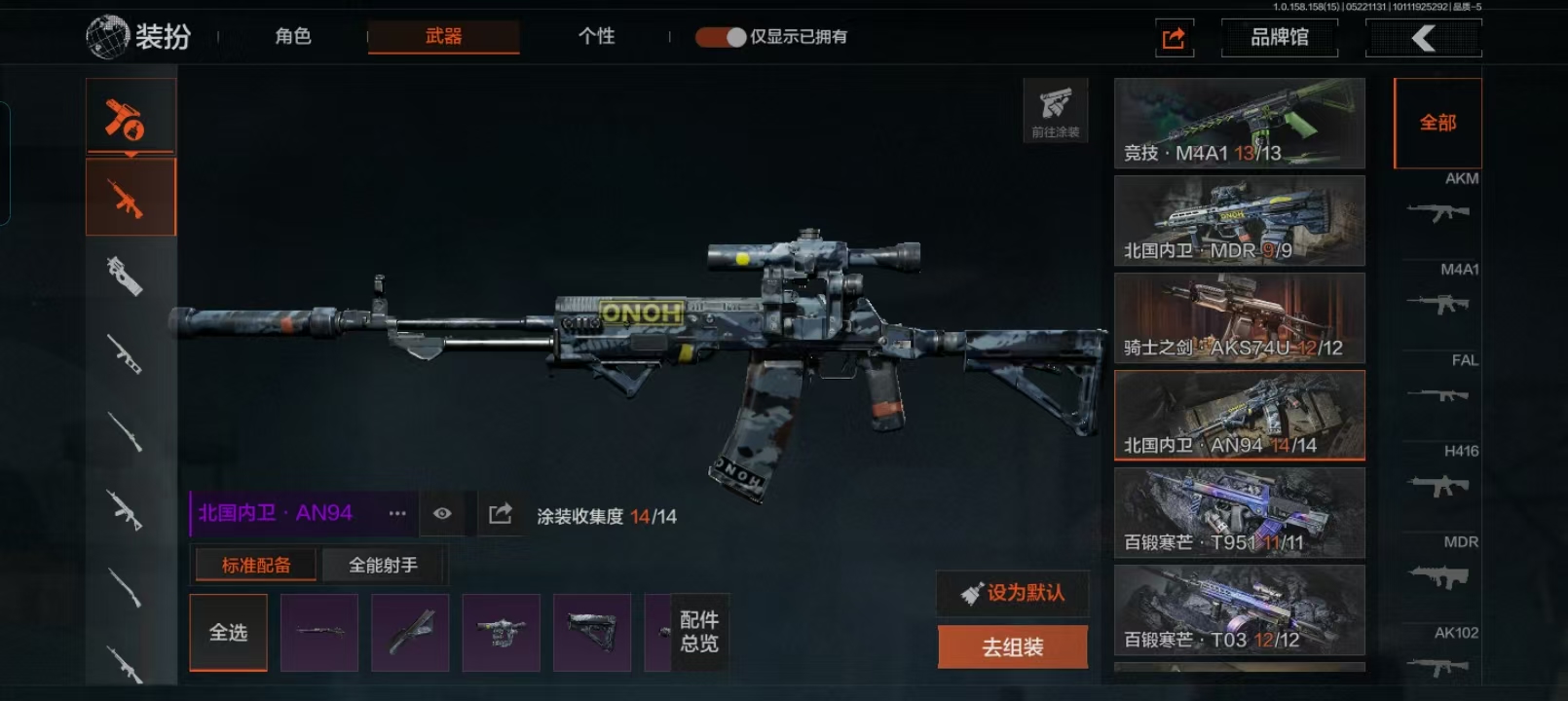Open the 个性 tab
This screenshot has height=701, width=1568.
coord(596,37)
